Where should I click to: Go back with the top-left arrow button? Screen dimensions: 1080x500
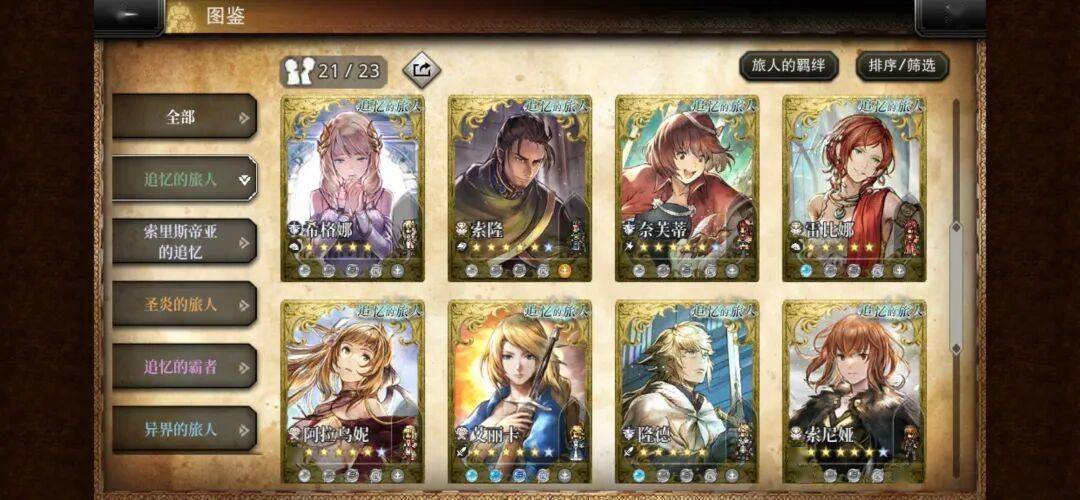[128, 17]
